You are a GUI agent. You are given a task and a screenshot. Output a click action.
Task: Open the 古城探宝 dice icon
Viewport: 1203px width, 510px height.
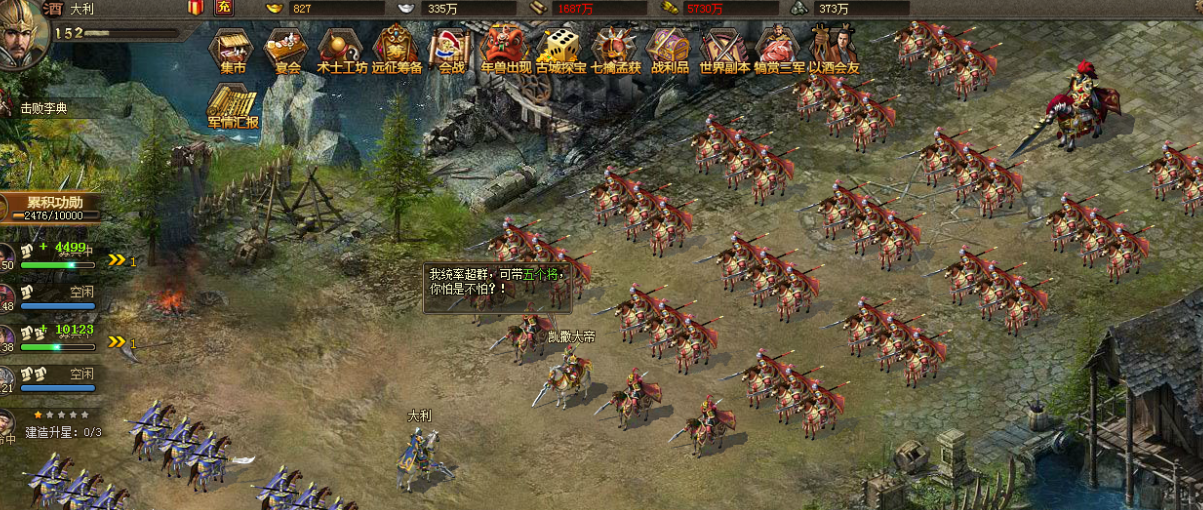560,47
